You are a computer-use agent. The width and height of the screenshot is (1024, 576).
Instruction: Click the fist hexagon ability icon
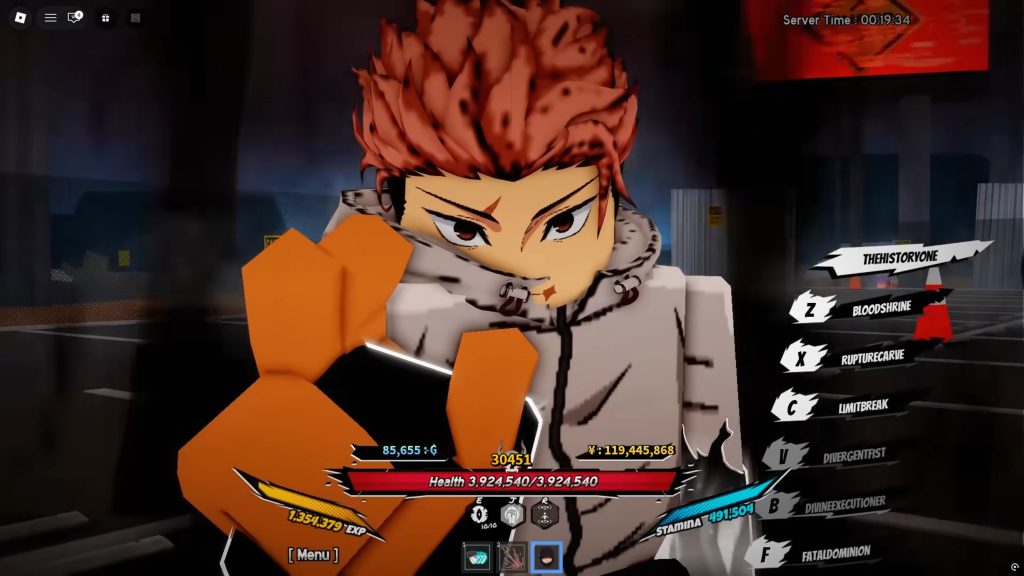point(512,515)
